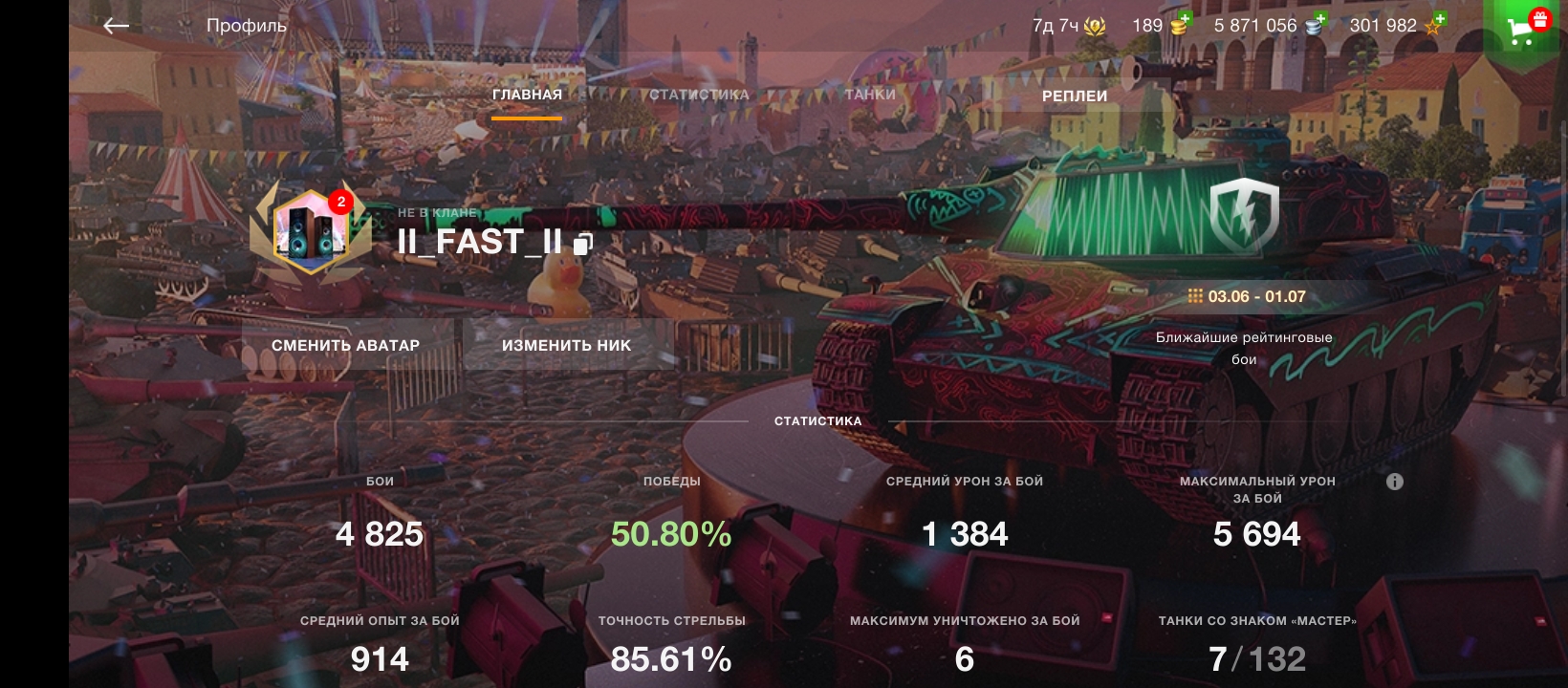The height and width of the screenshot is (688, 1568).
Task: Click the Сменить аватар button
Action: coord(346,345)
